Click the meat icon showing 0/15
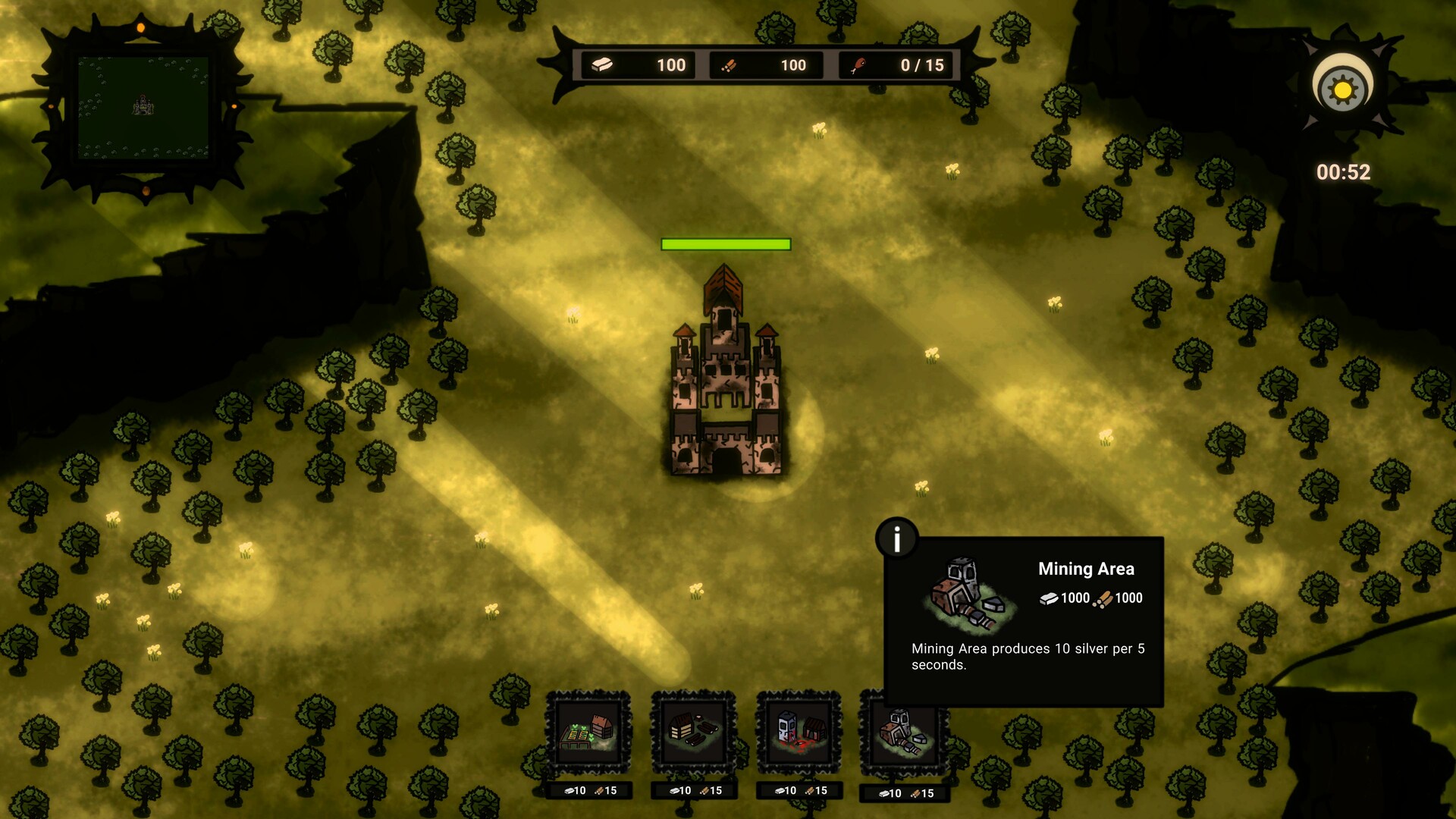 (x=861, y=65)
